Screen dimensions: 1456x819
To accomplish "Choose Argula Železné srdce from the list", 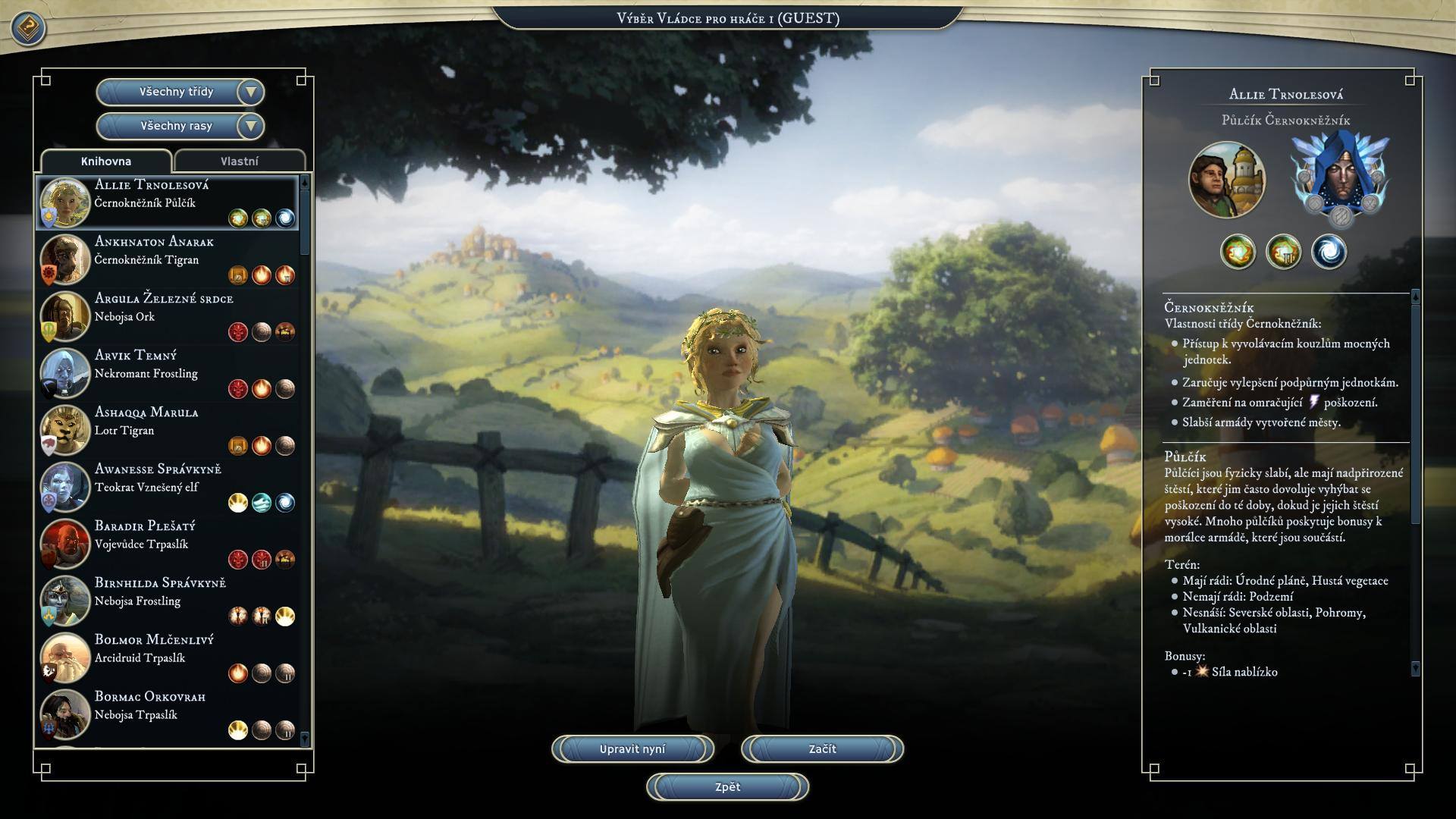I will coord(167,316).
